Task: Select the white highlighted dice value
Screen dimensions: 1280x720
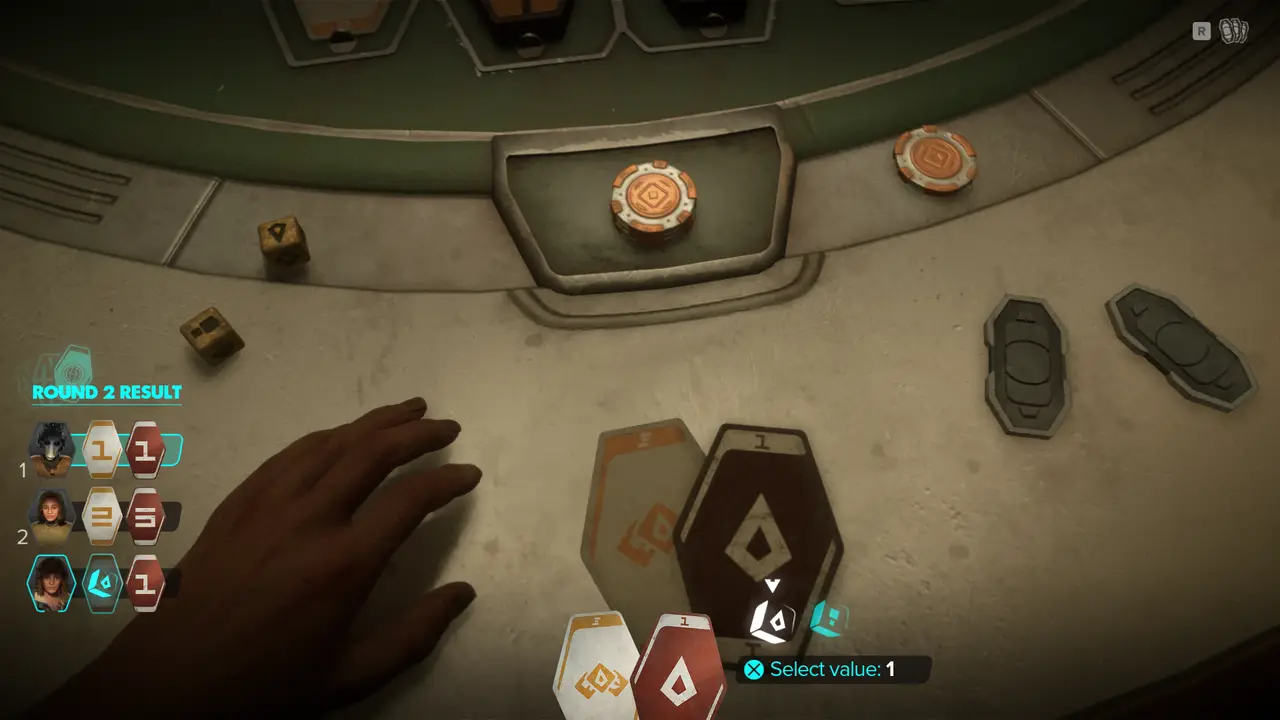Action: point(772,619)
